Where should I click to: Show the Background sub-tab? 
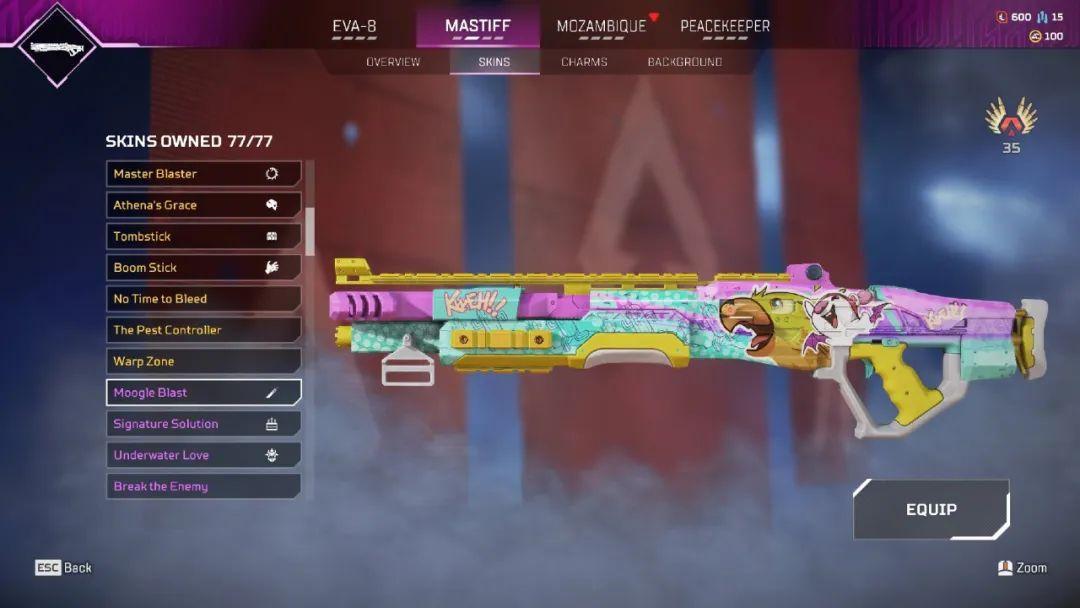tap(684, 62)
